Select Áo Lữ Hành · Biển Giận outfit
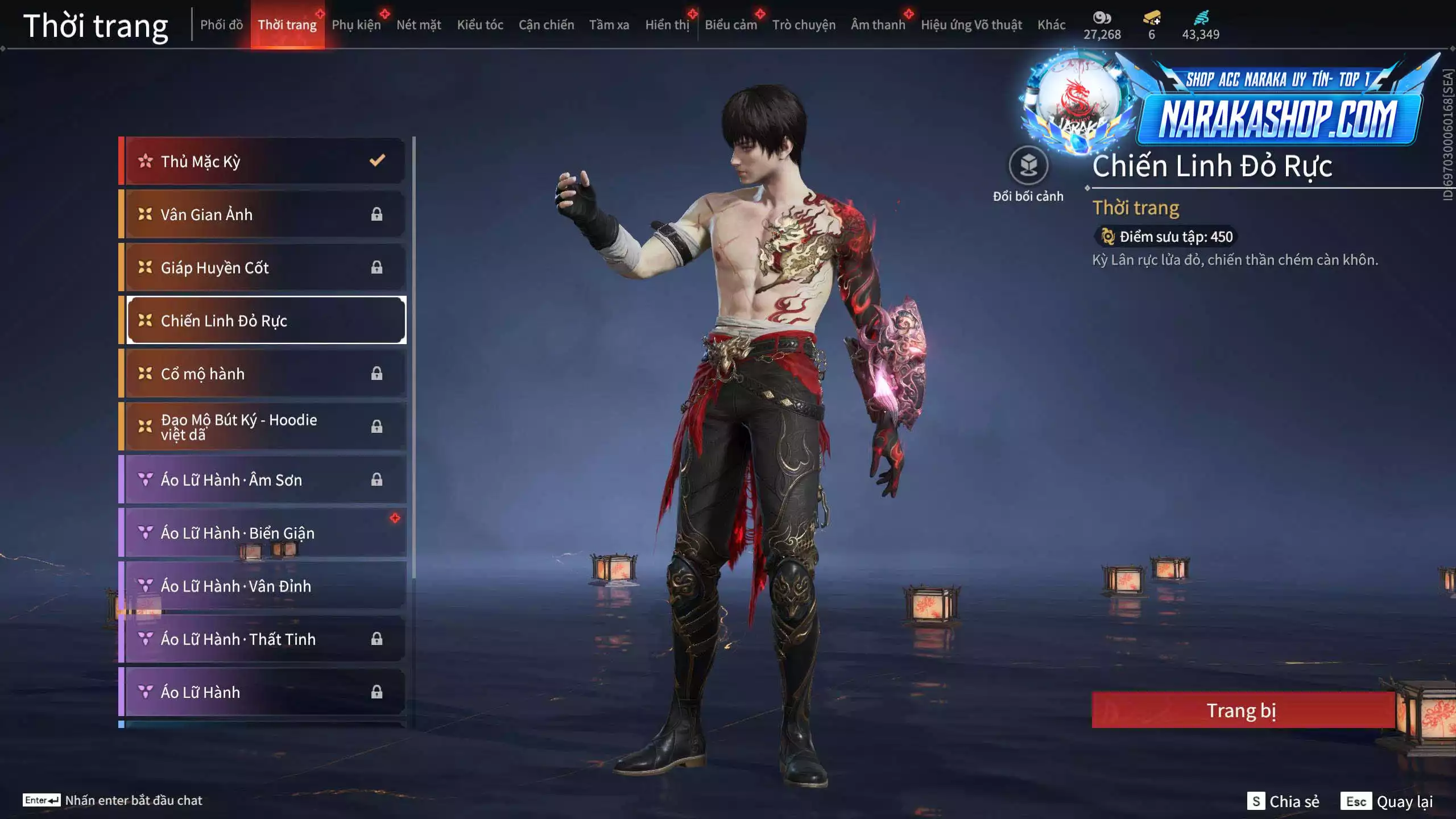 coord(264,533)
